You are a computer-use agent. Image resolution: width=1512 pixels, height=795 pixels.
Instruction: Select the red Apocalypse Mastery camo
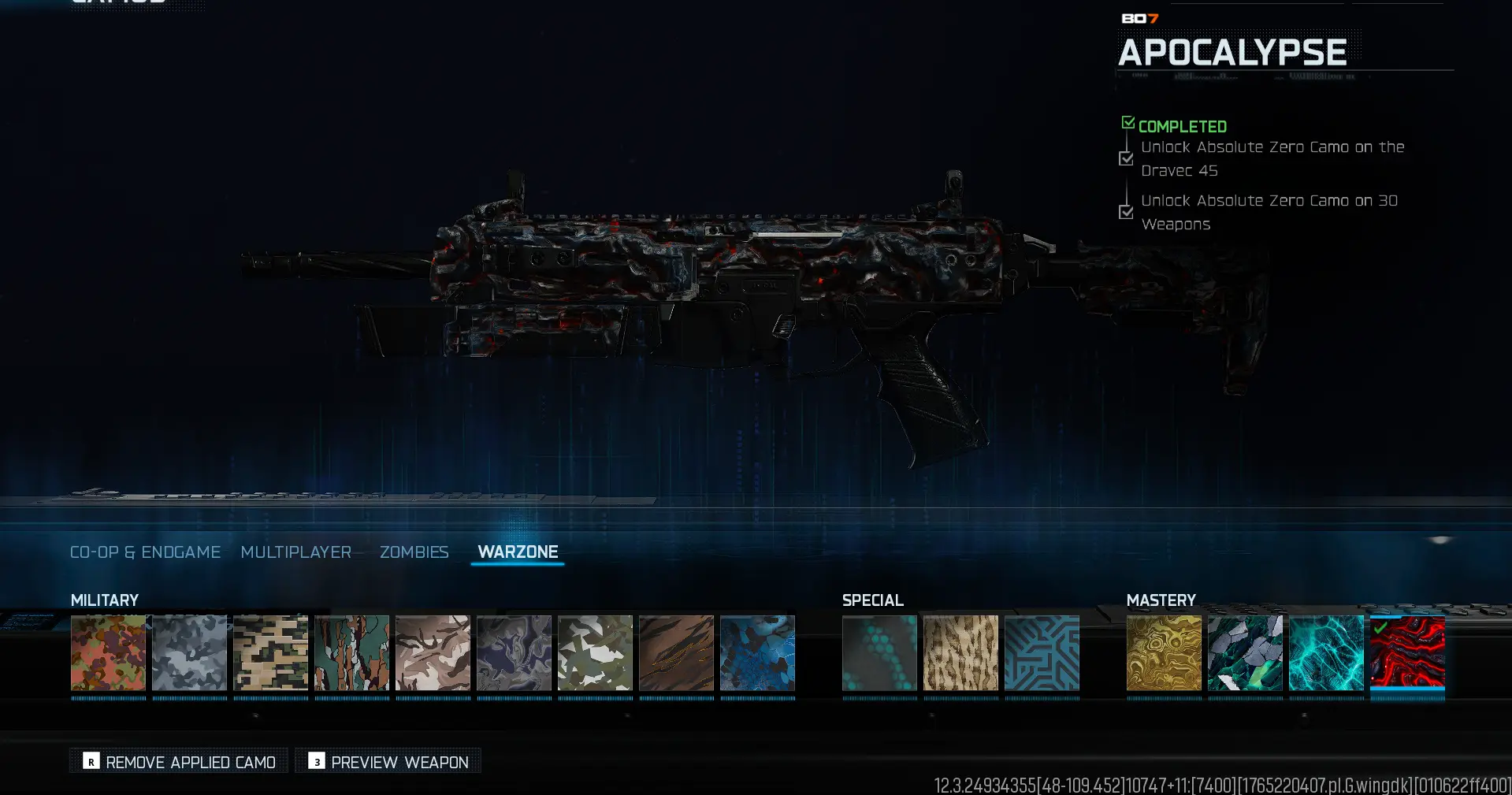coord(1407,654)
